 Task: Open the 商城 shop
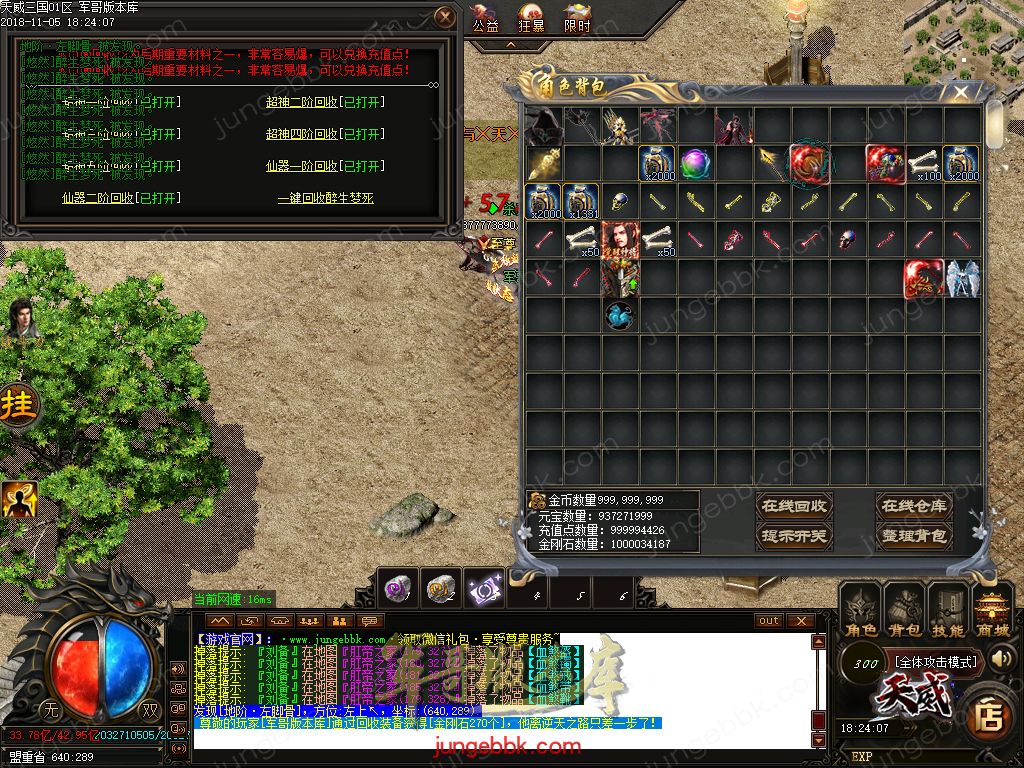click(x=992, y=612)
